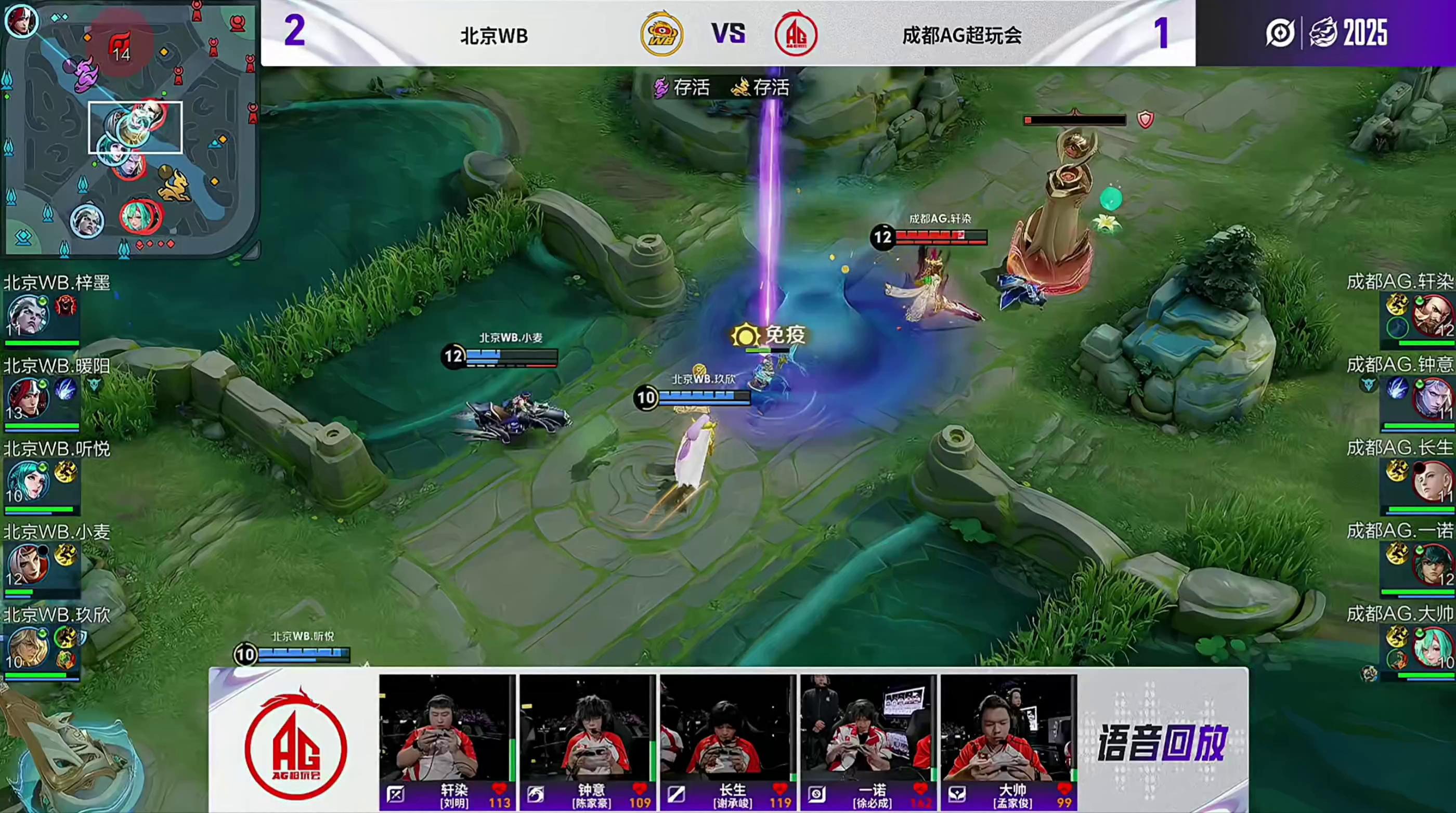Choose 北京WB.听悦 hero portrait
This screenshot has height=813, width=1456.
(x=27, y=481)
